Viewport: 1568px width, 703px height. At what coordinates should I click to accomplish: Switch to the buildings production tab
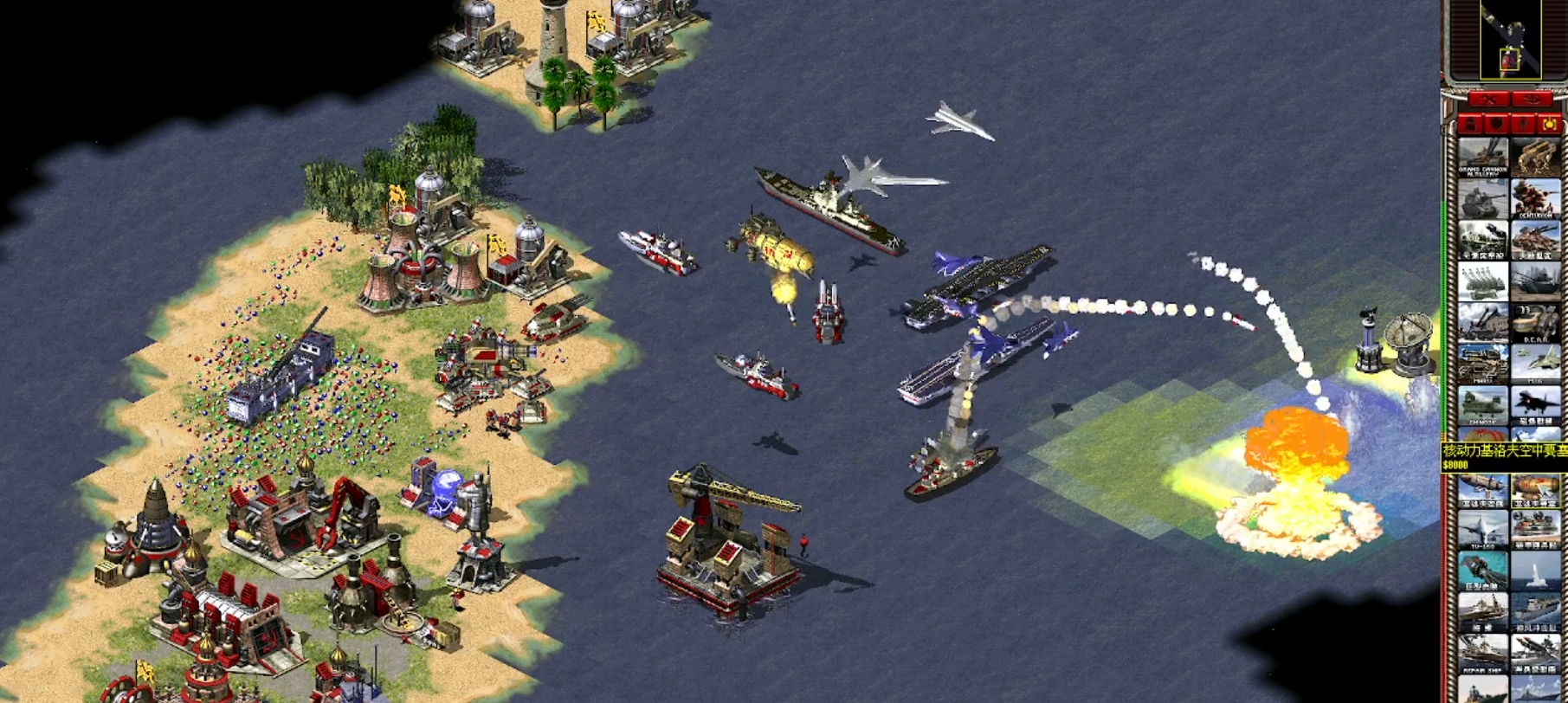1468,125
